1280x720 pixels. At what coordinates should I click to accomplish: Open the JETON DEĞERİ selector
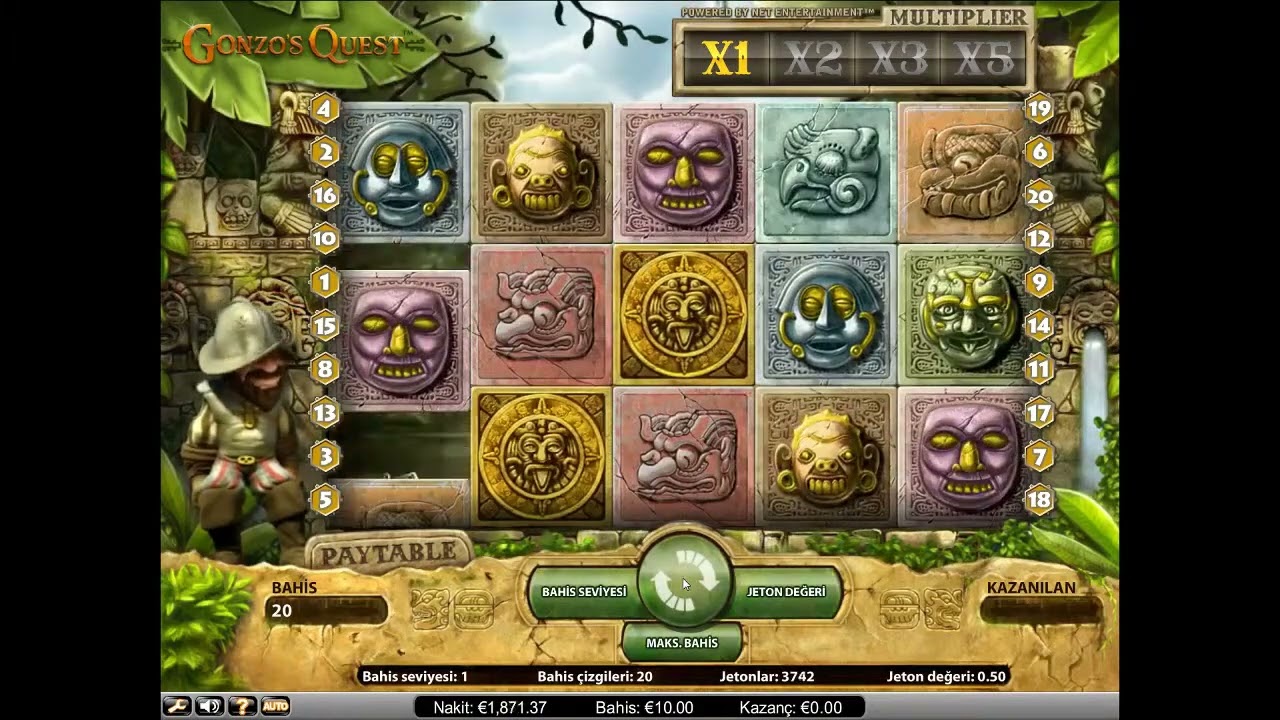pos(786,591)
